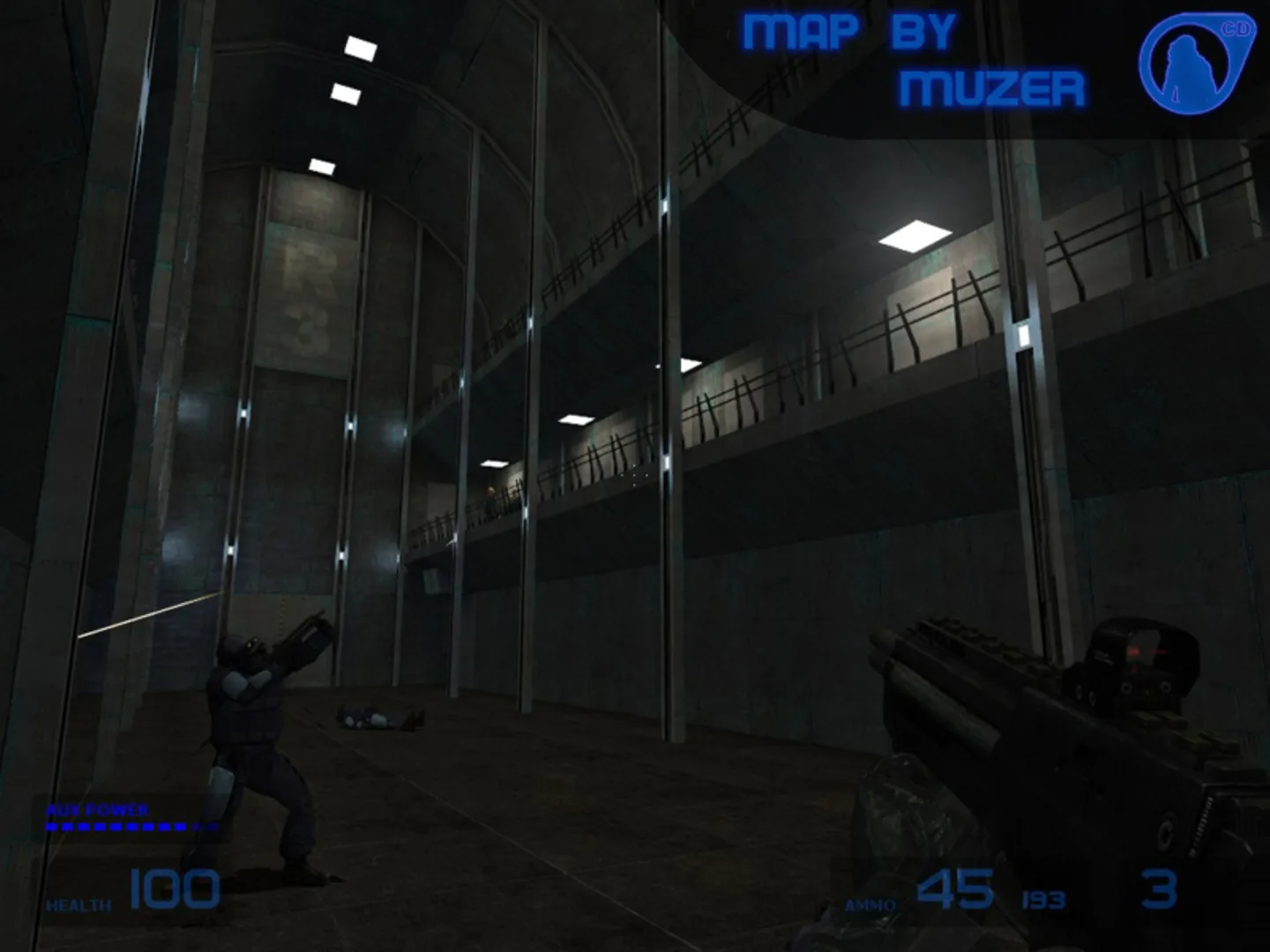Click the HEALTH indicator label
Image resolution: width=1270 pixels, height=952 pixels.
tap(78, 904)
